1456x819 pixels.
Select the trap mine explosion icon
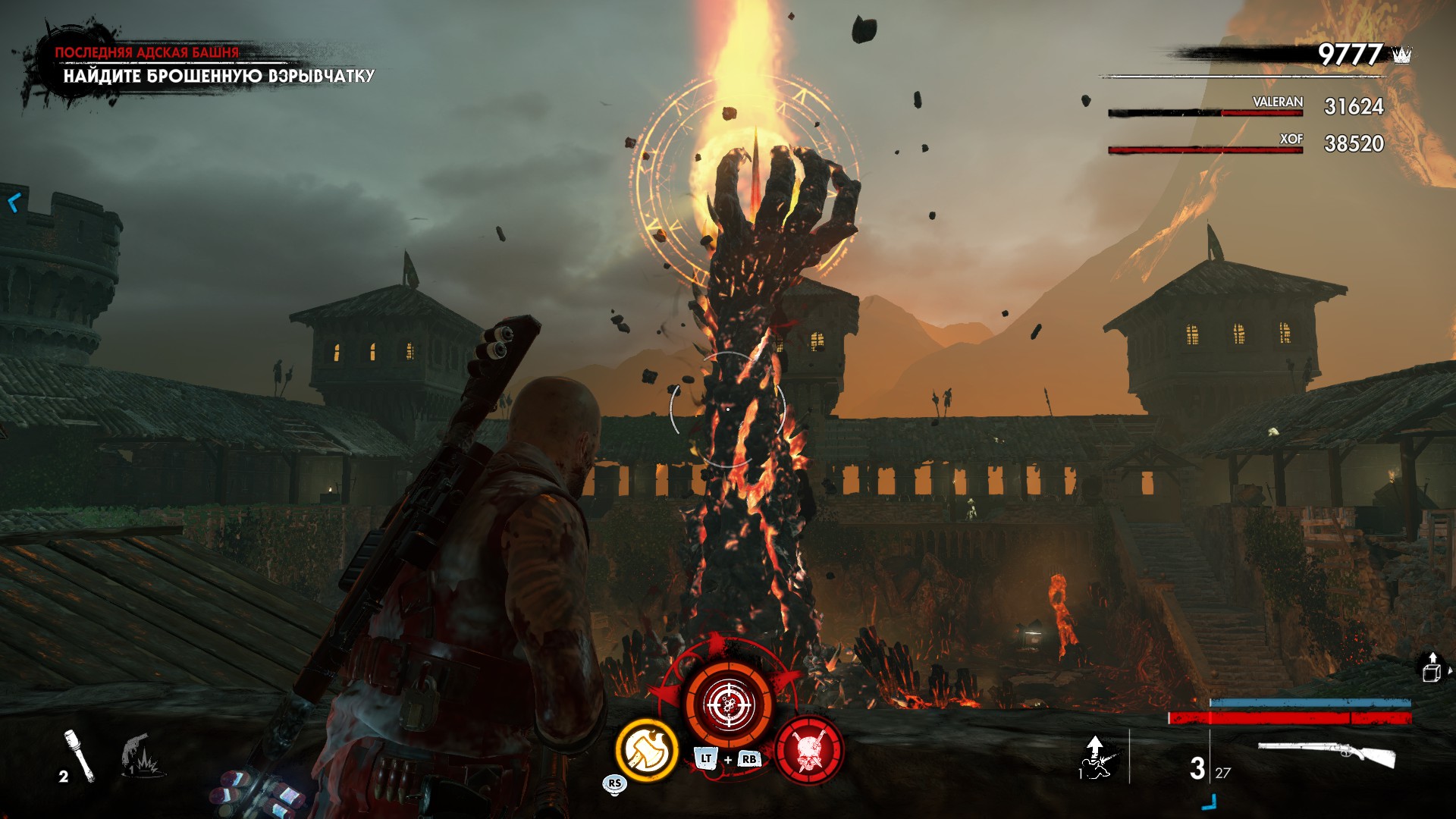pos(141,756)
